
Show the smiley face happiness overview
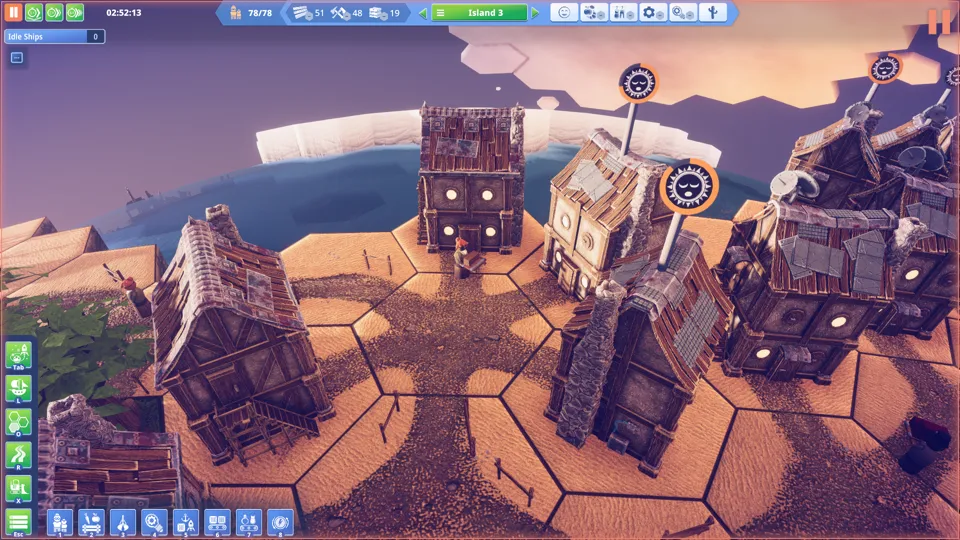564,13
